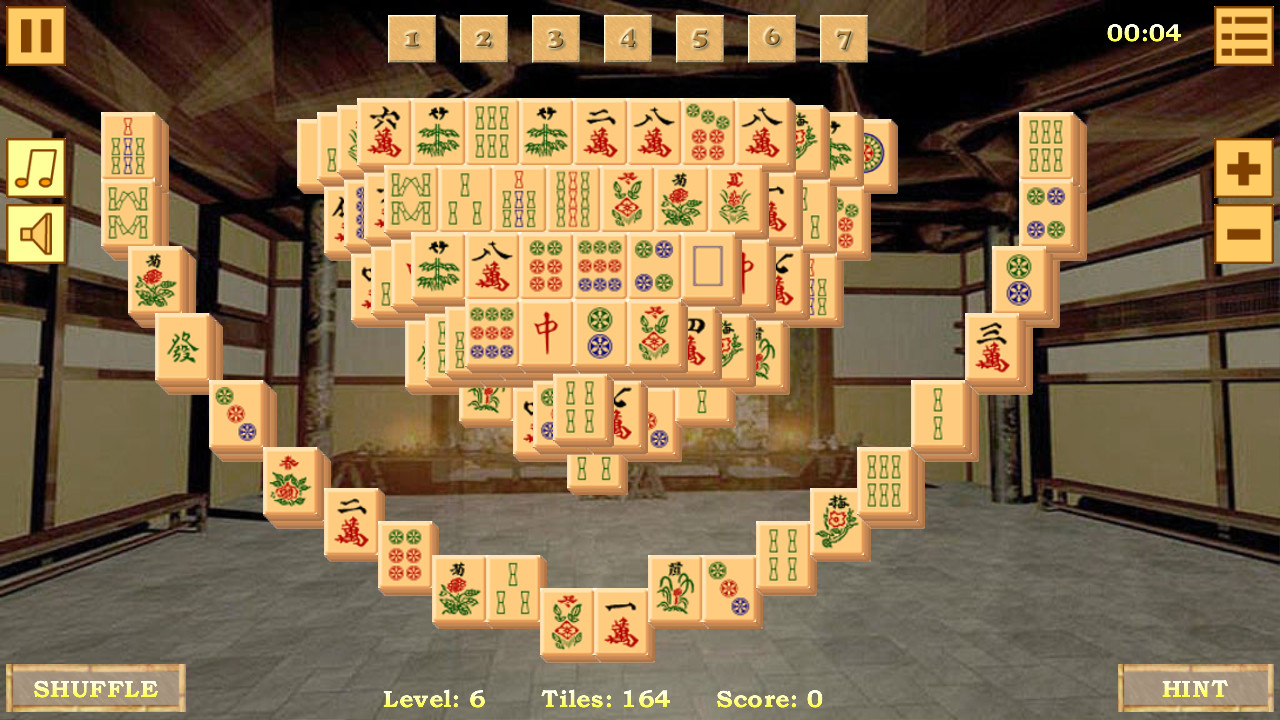Select level button 4
The image size is (1280, 720).
click(x=628, y=40)
